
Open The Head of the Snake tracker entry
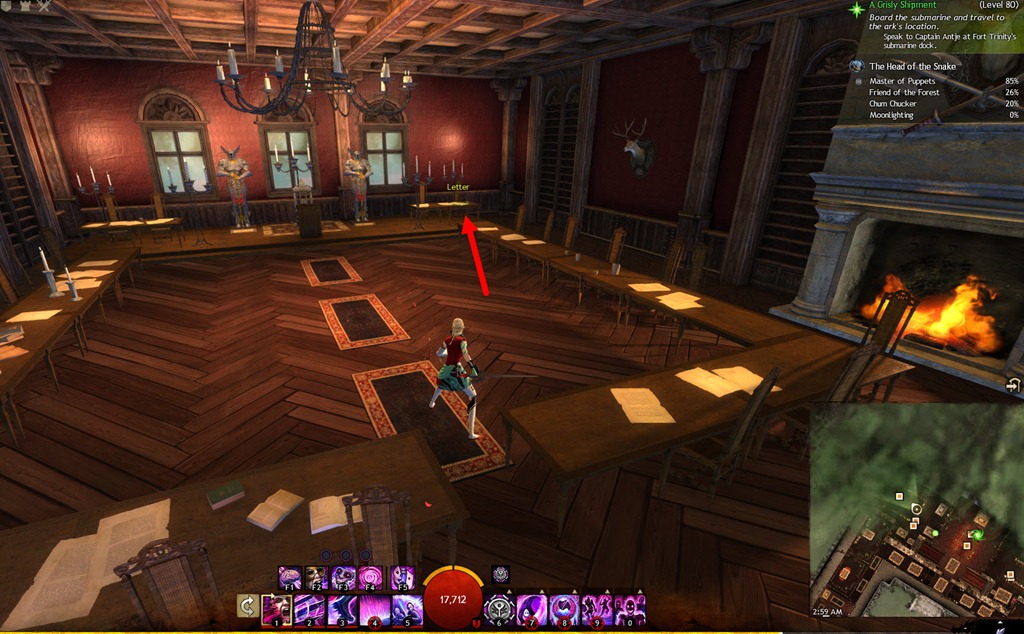click(x=912, y=66)
